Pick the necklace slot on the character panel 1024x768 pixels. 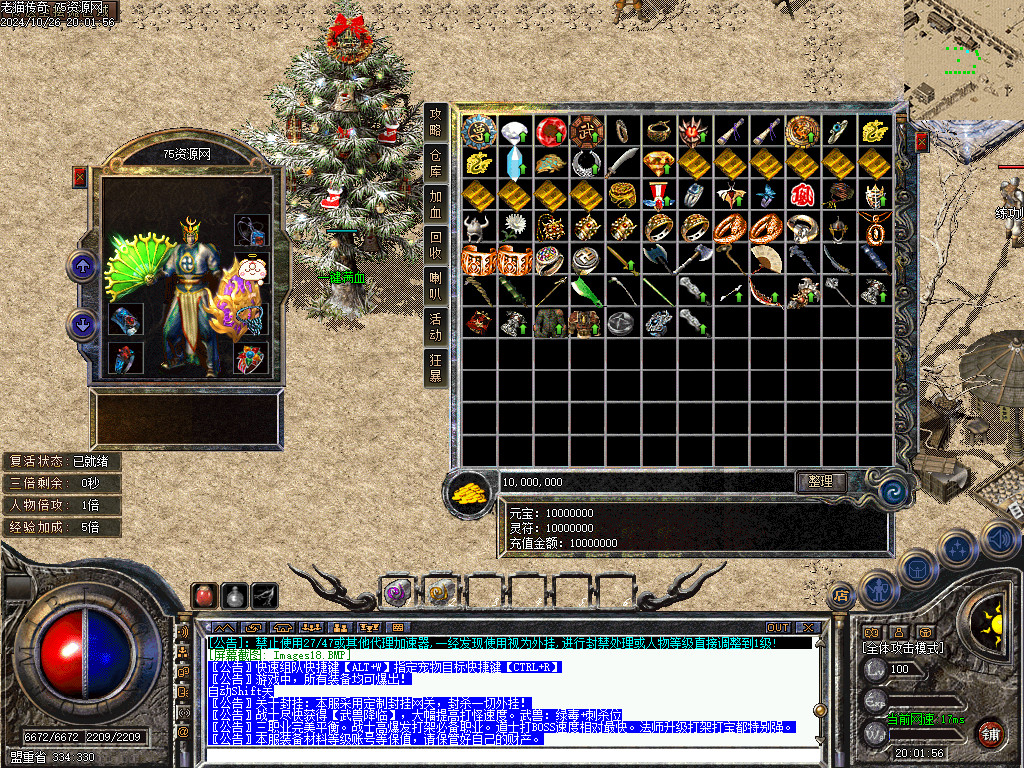(x=251, y=231)
